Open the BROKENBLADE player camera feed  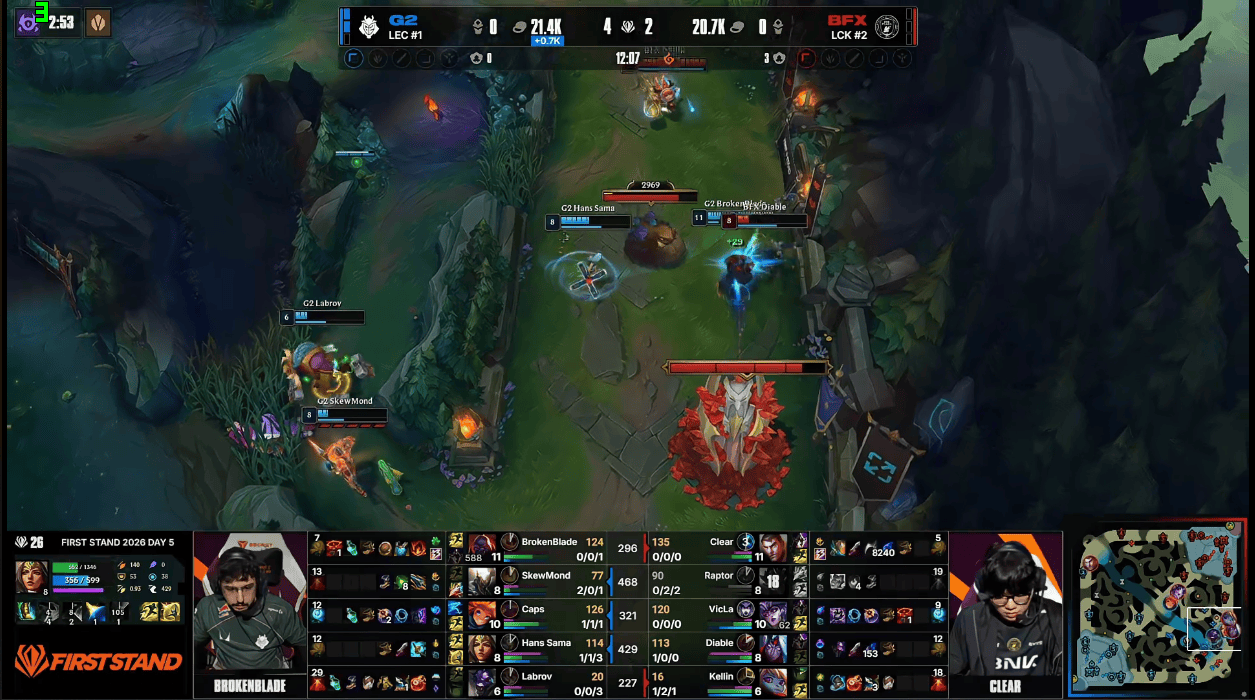point(249,610)
